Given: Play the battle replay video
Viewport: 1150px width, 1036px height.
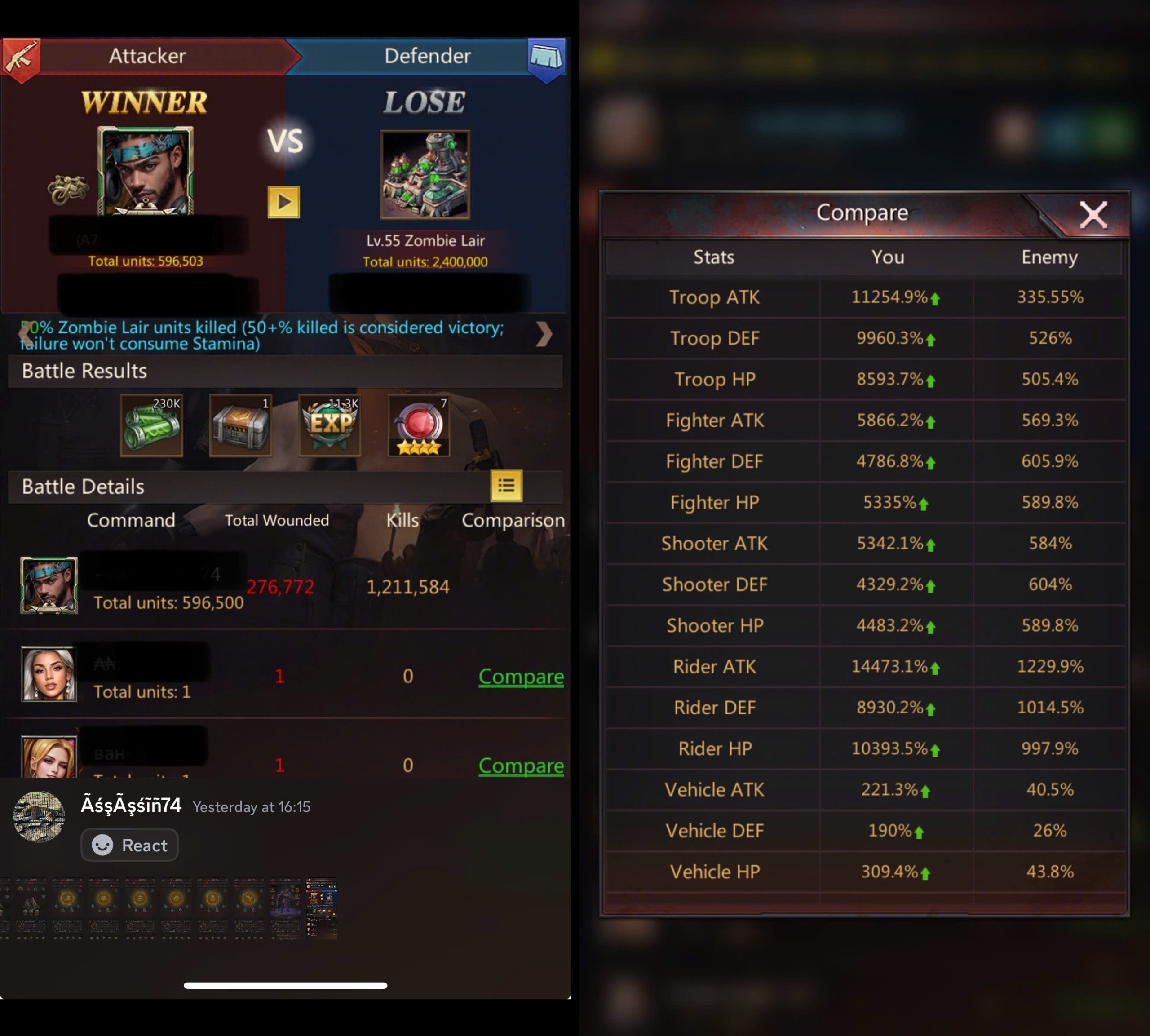Looking at the screenshot, I should (x=283, y=202).
